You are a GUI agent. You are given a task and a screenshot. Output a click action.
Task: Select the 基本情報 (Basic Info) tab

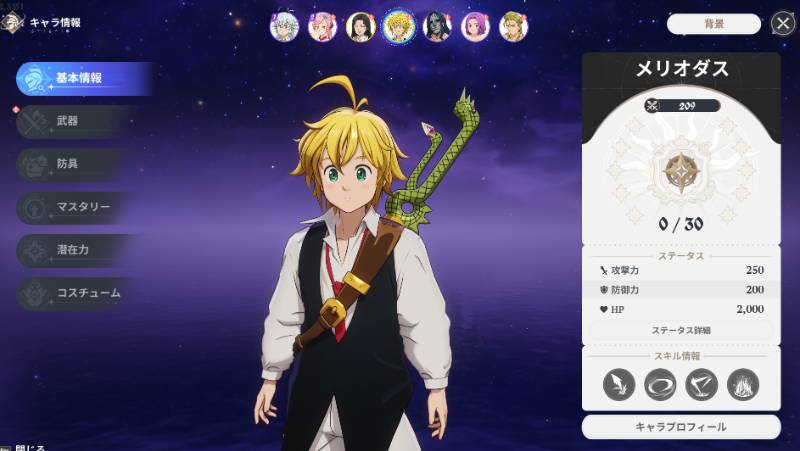pos(80,78)
